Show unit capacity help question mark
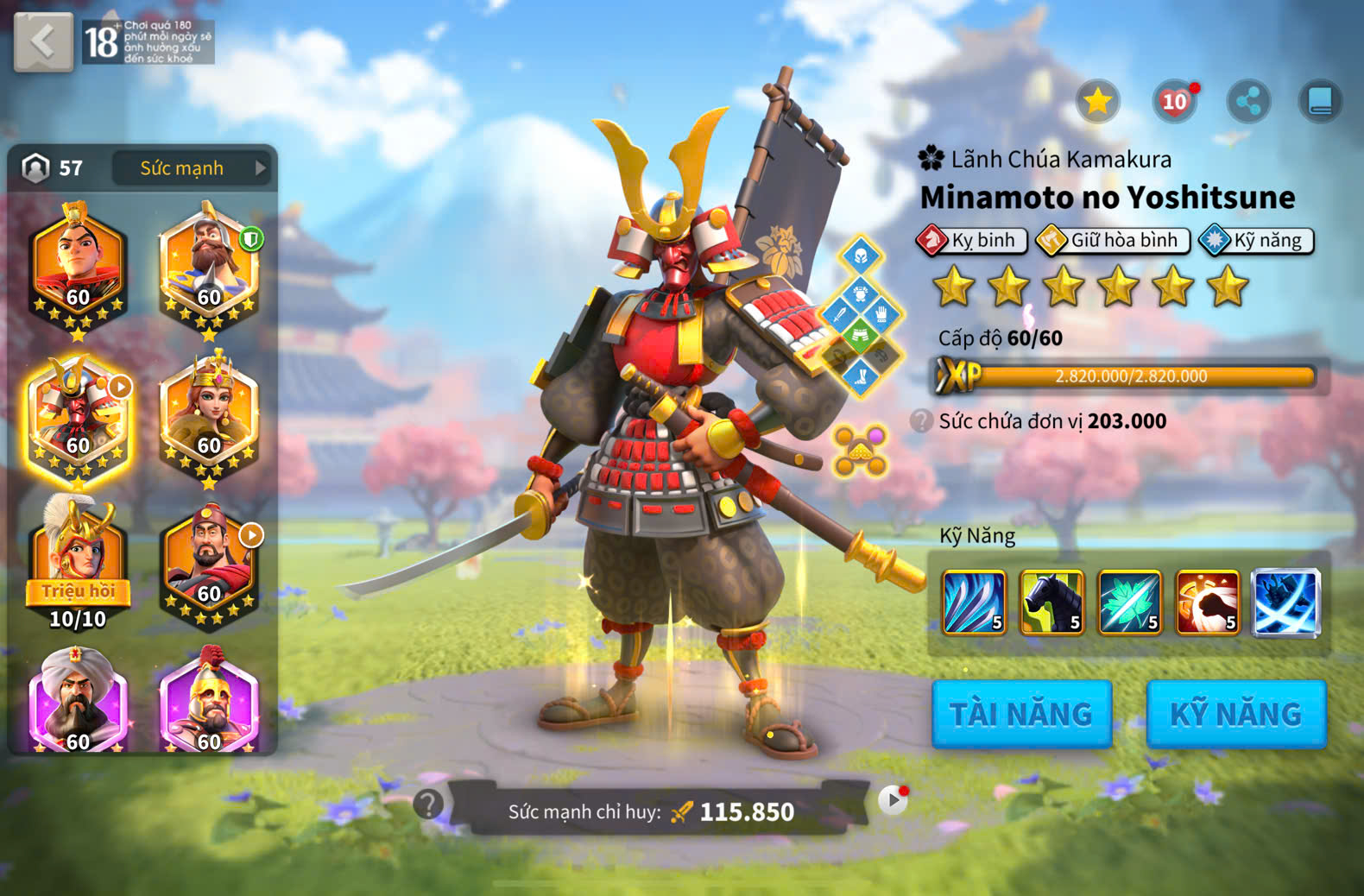This screenshot has height=896, width=1364. (922, 421)
